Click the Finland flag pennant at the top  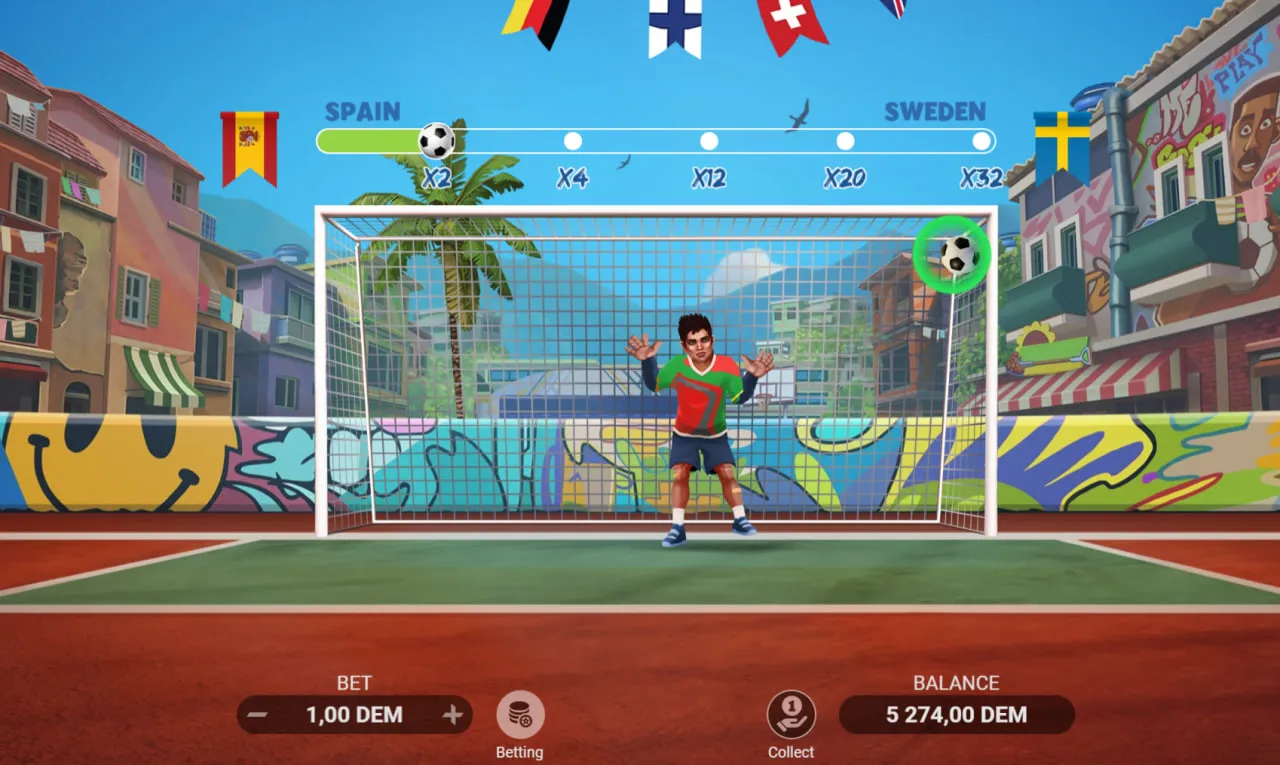coord(676,25)
